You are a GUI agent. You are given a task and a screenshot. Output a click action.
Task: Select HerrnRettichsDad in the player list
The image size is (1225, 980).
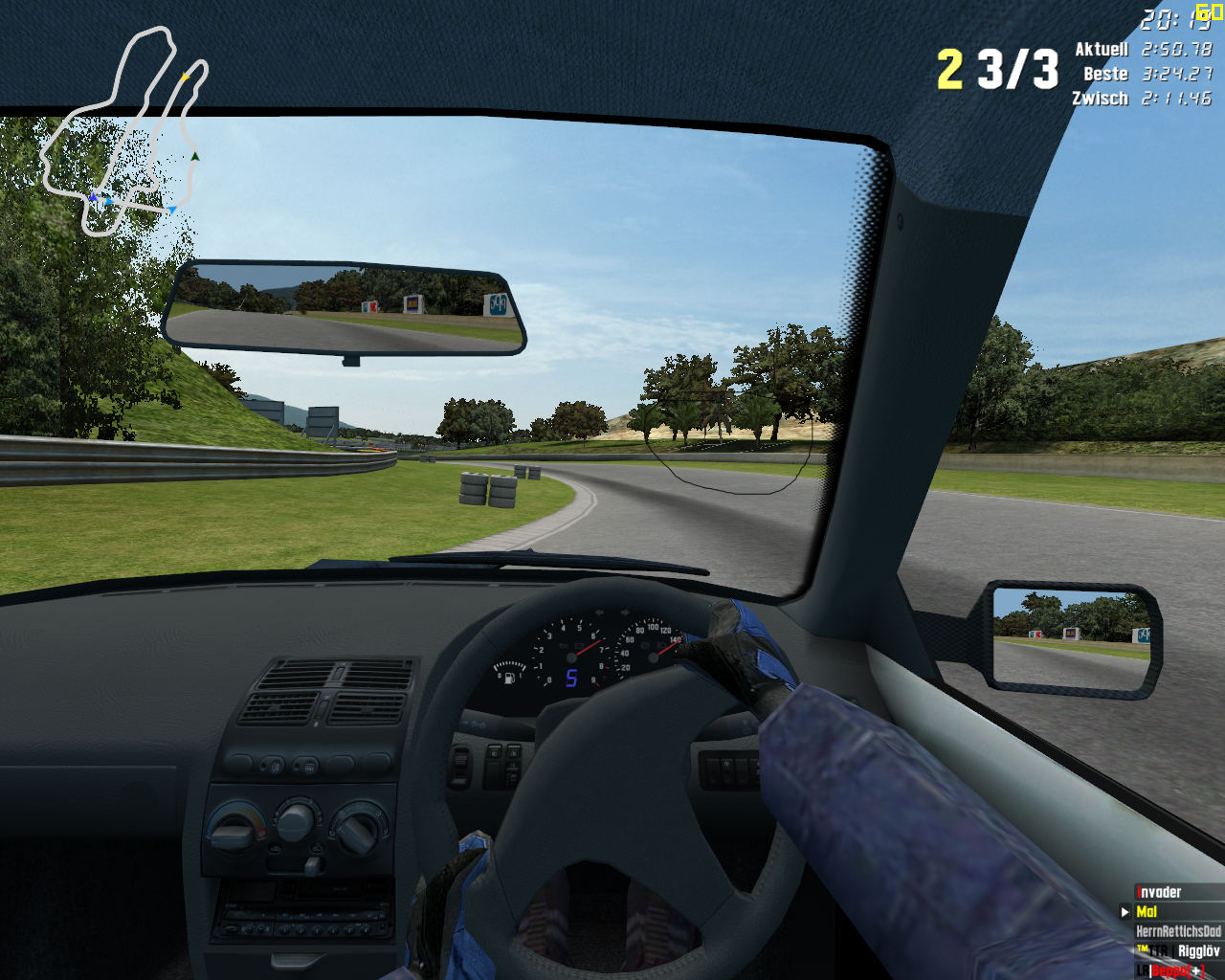point(1178,931)
